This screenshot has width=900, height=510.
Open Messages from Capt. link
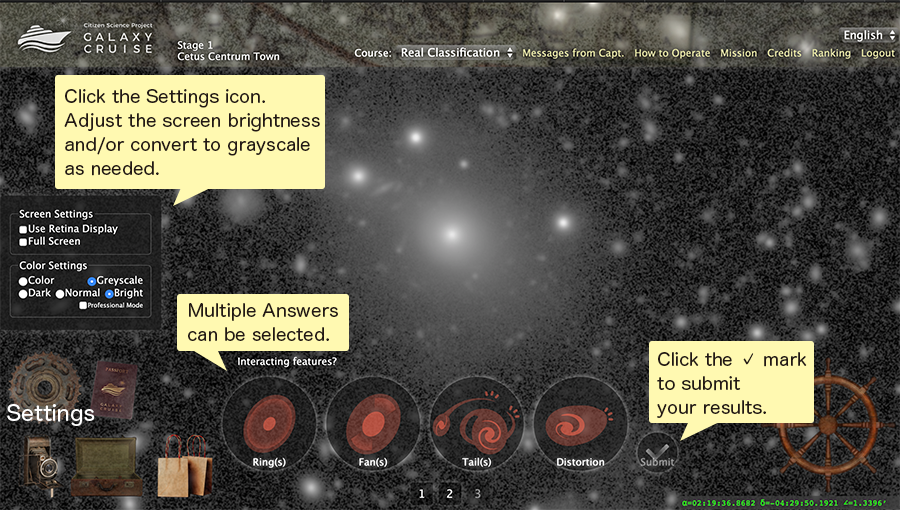[573, 53]
